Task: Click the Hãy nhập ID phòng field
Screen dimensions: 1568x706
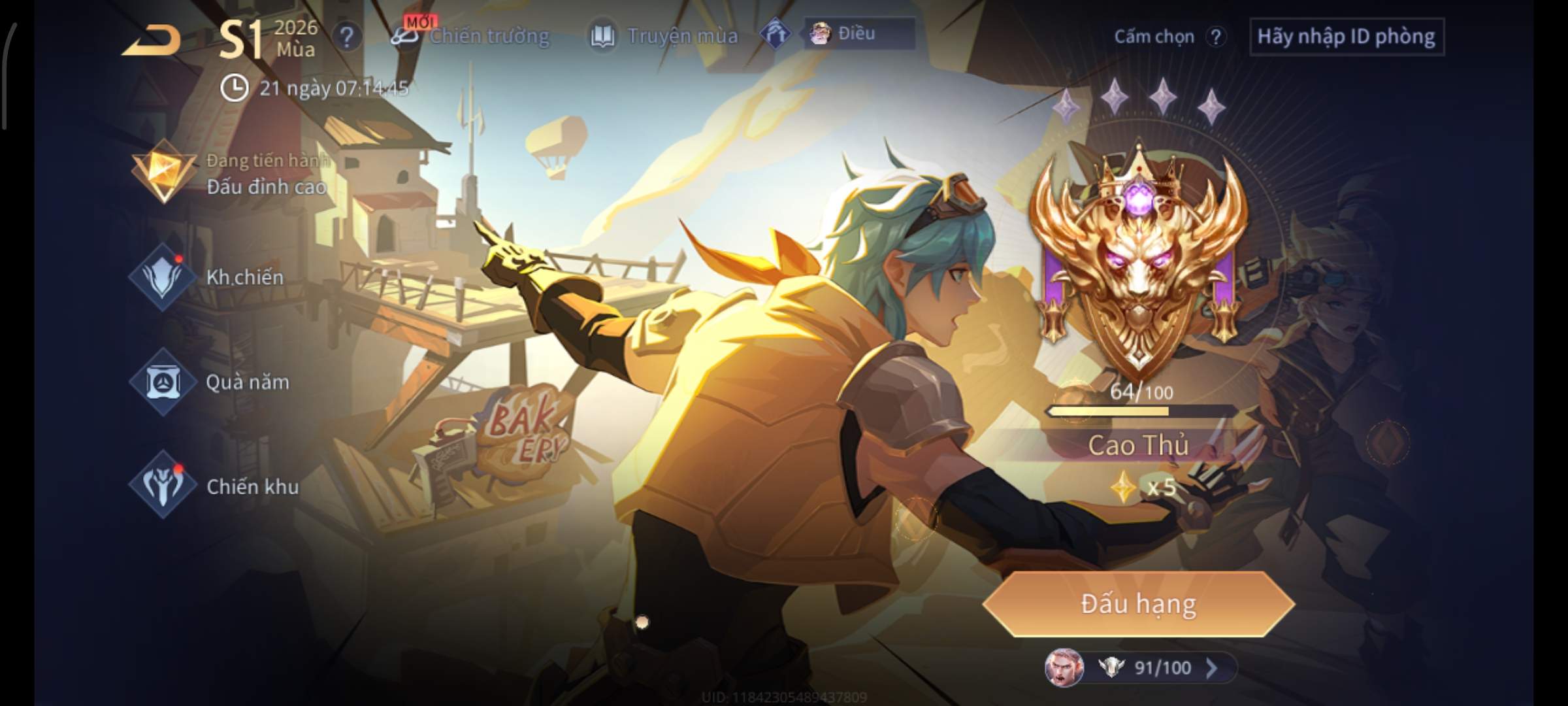Action: [1346, 37]
